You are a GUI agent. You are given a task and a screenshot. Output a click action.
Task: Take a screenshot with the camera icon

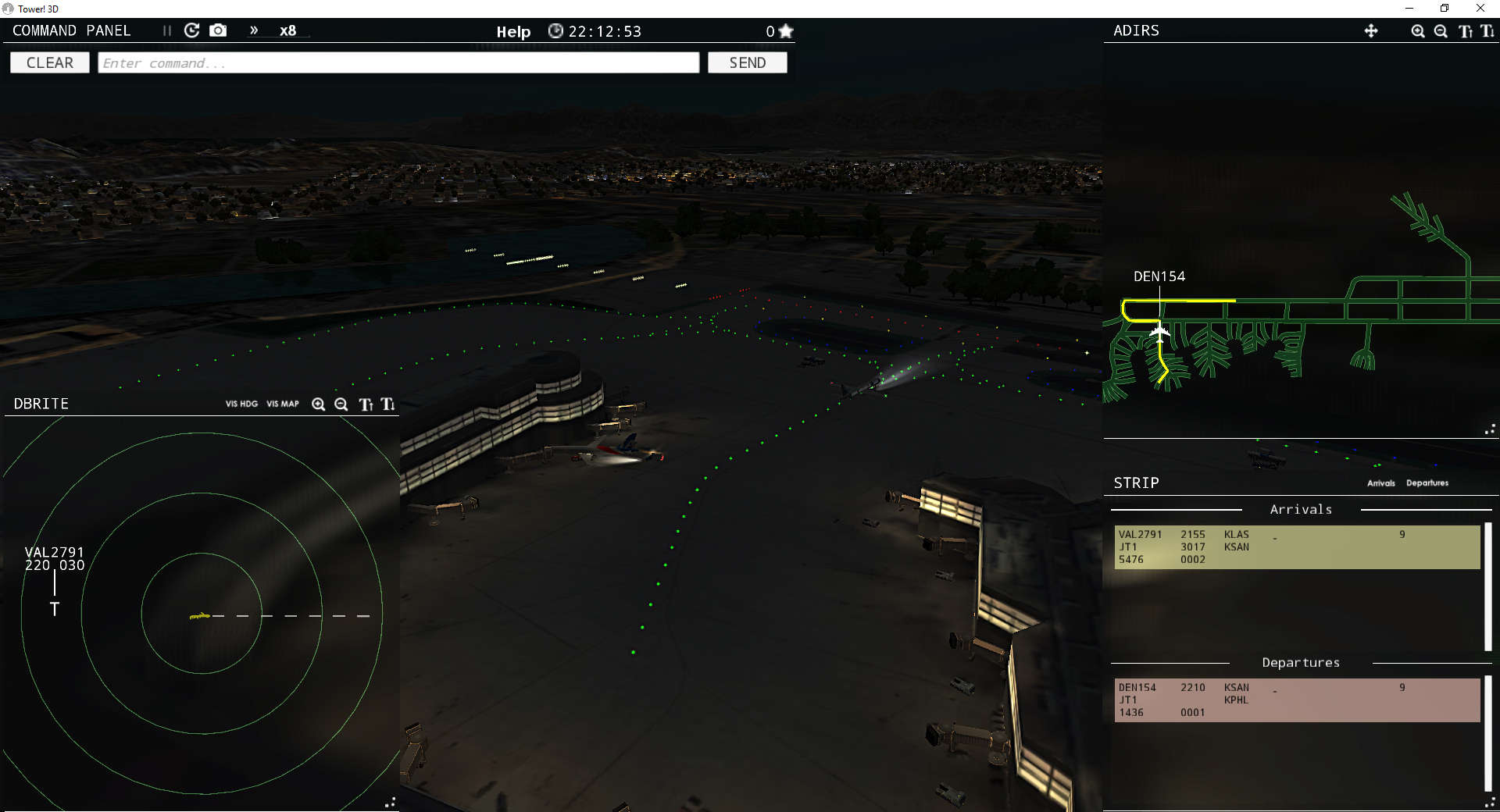(x=218, y=30)
